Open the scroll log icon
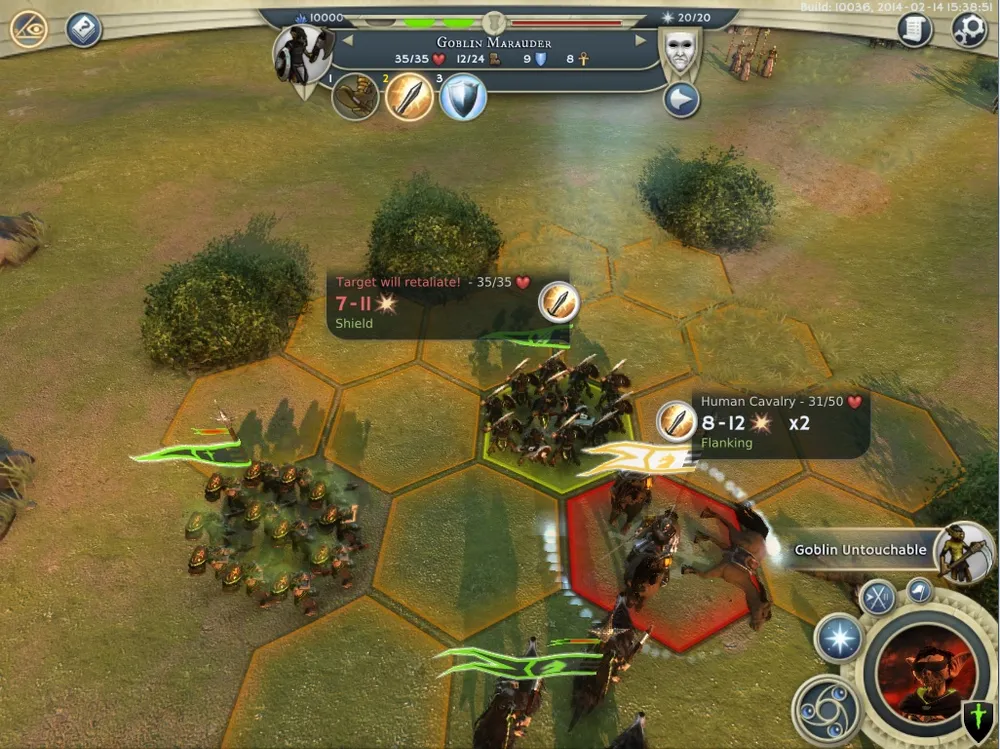The height and width of the screenshot is (749, 1000). tap(914, 30)
